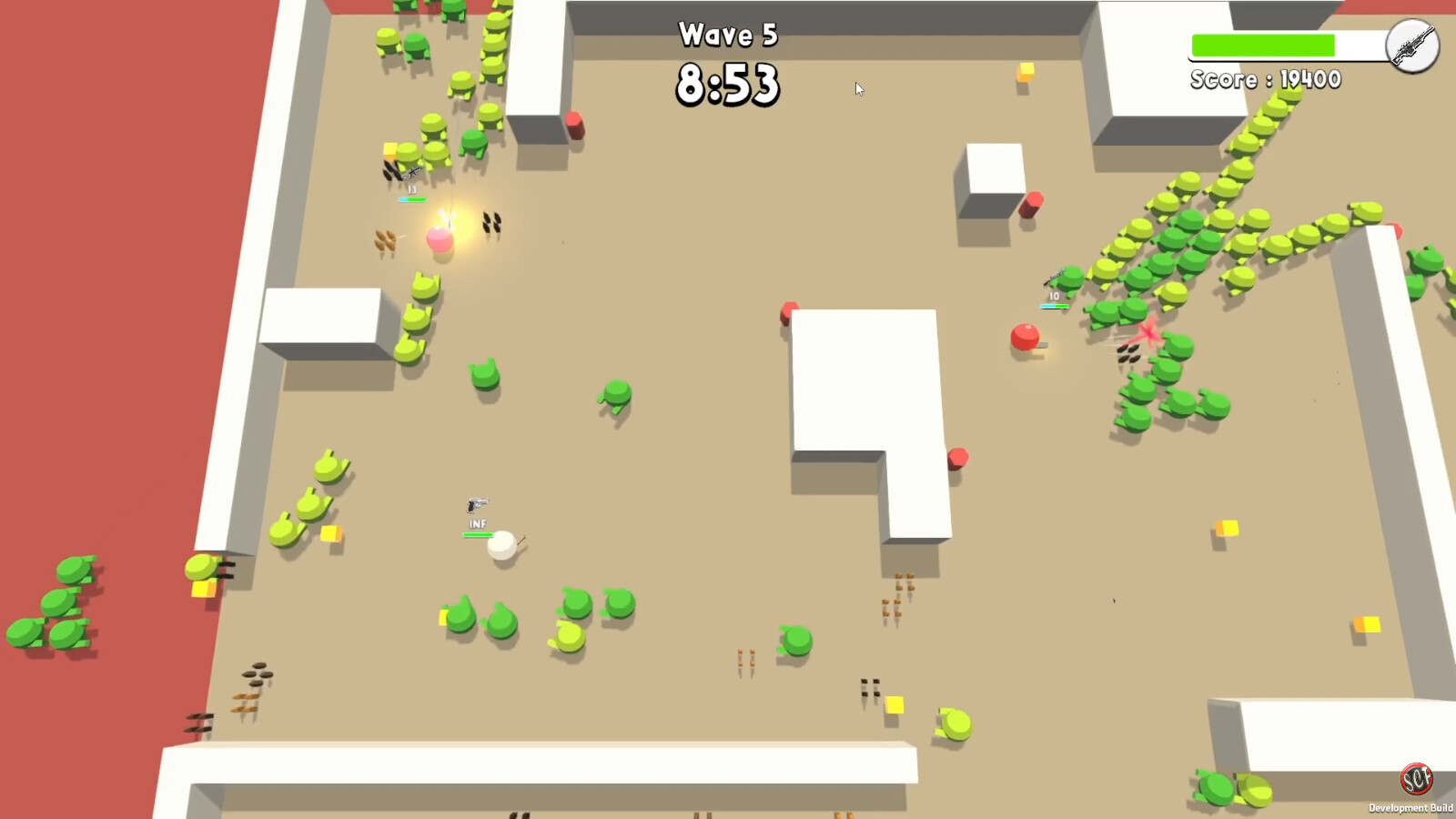Click the small health bar under player 13
This screenshot has height=819, width=1456.
[411, 198]
